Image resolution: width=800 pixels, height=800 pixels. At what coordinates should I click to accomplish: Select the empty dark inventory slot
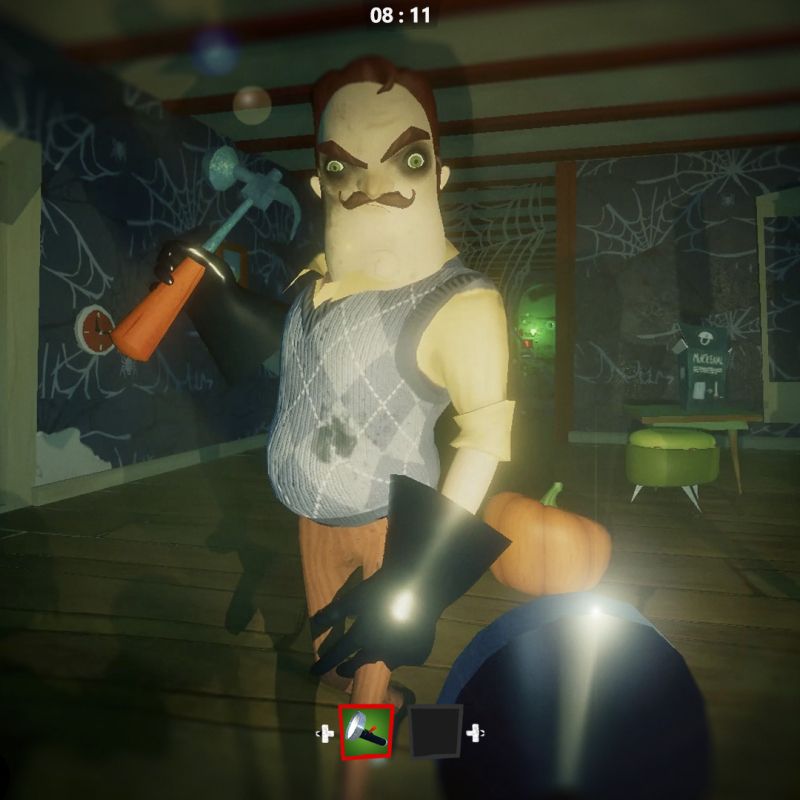[437, 731]
